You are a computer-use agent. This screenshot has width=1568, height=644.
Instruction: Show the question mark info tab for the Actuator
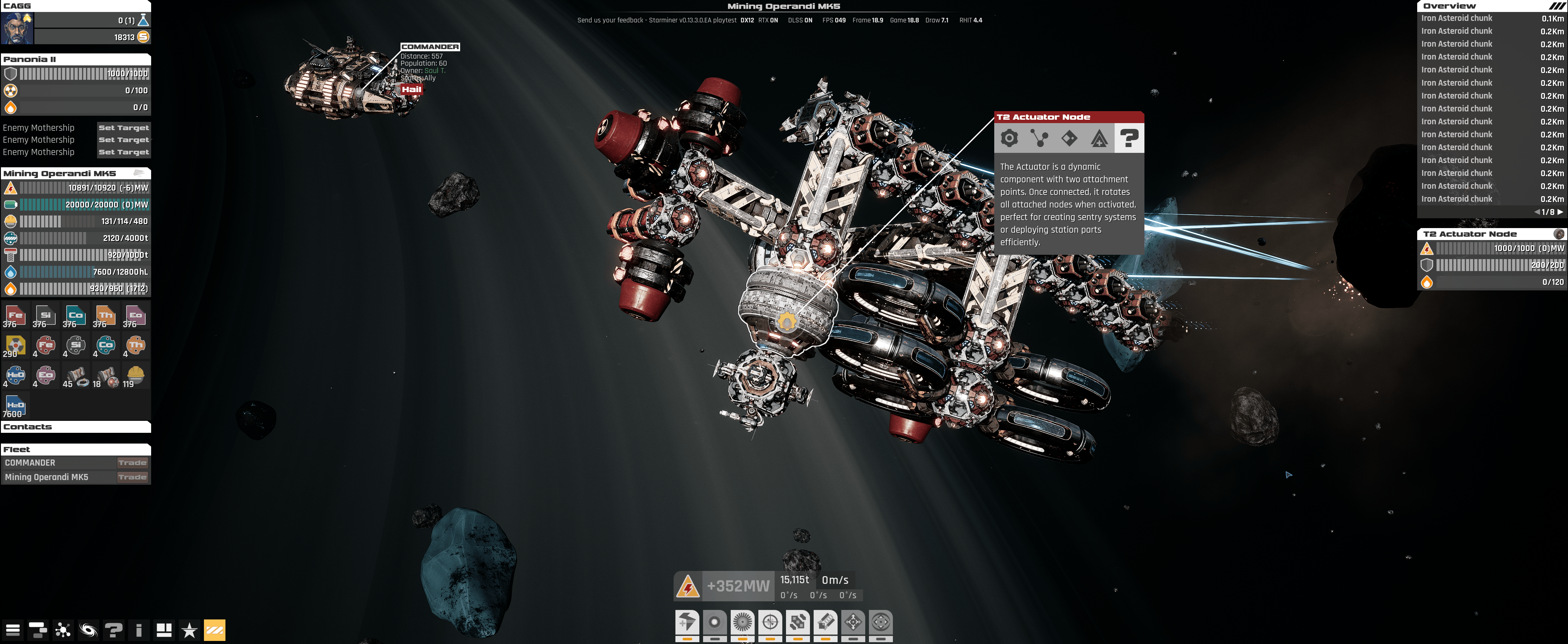point(1129,139)
